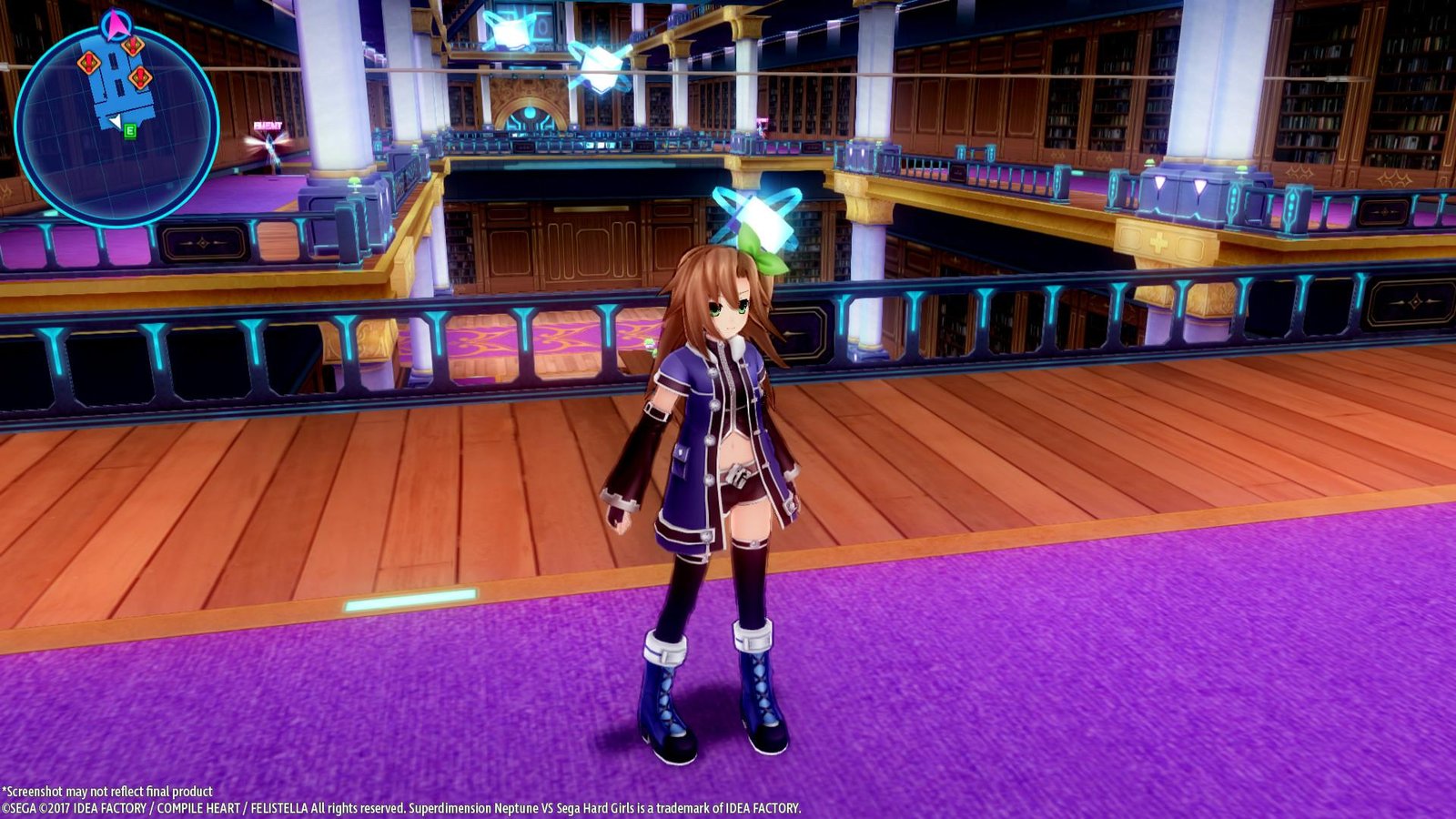Click the Screenshot may not reflect final product text
This screenshot has height=819, width=1456.
pyautogui.click(x=106, y=792)
